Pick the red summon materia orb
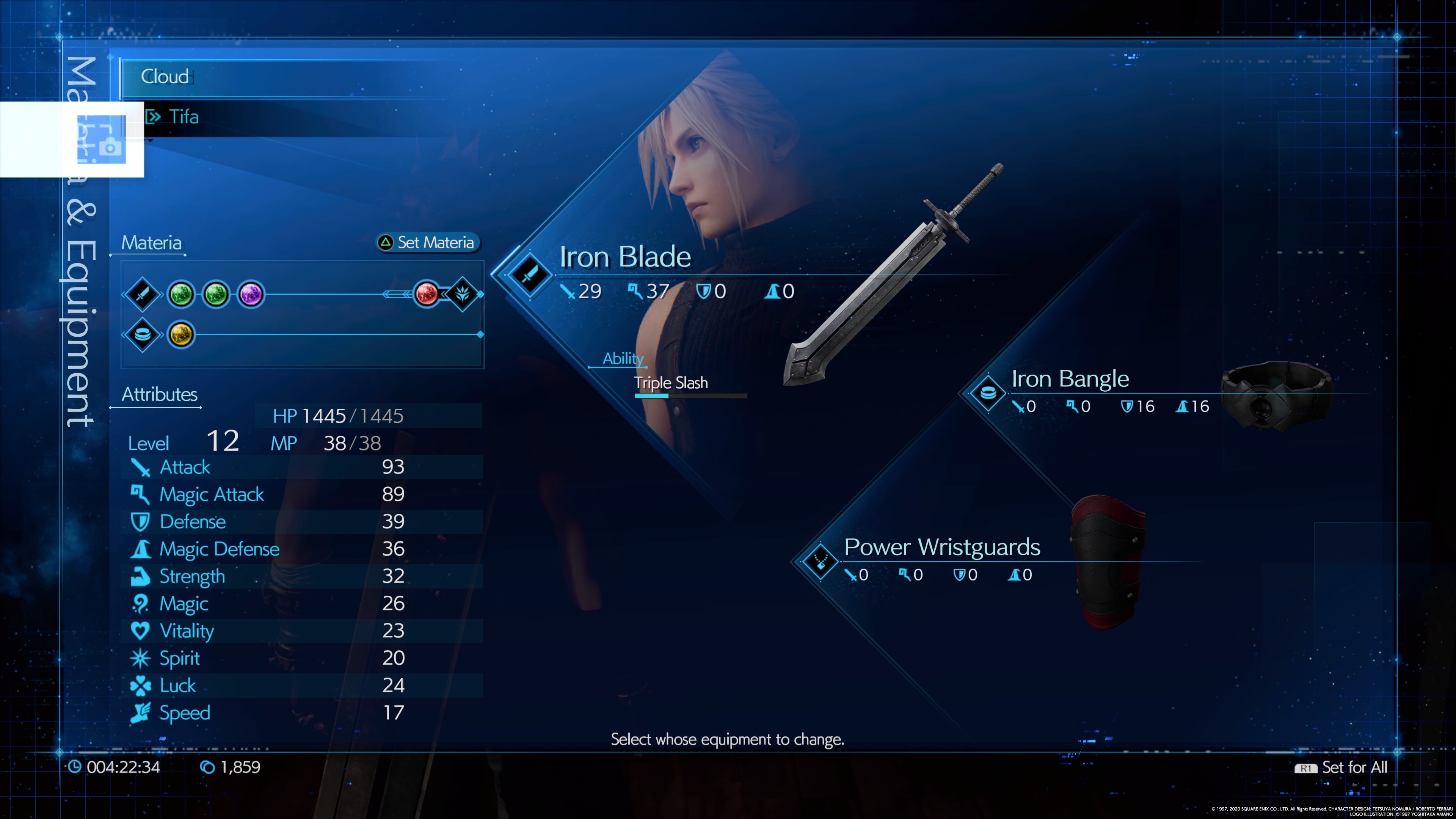The height and width of the screenshot is (819, 1456). 426,294
